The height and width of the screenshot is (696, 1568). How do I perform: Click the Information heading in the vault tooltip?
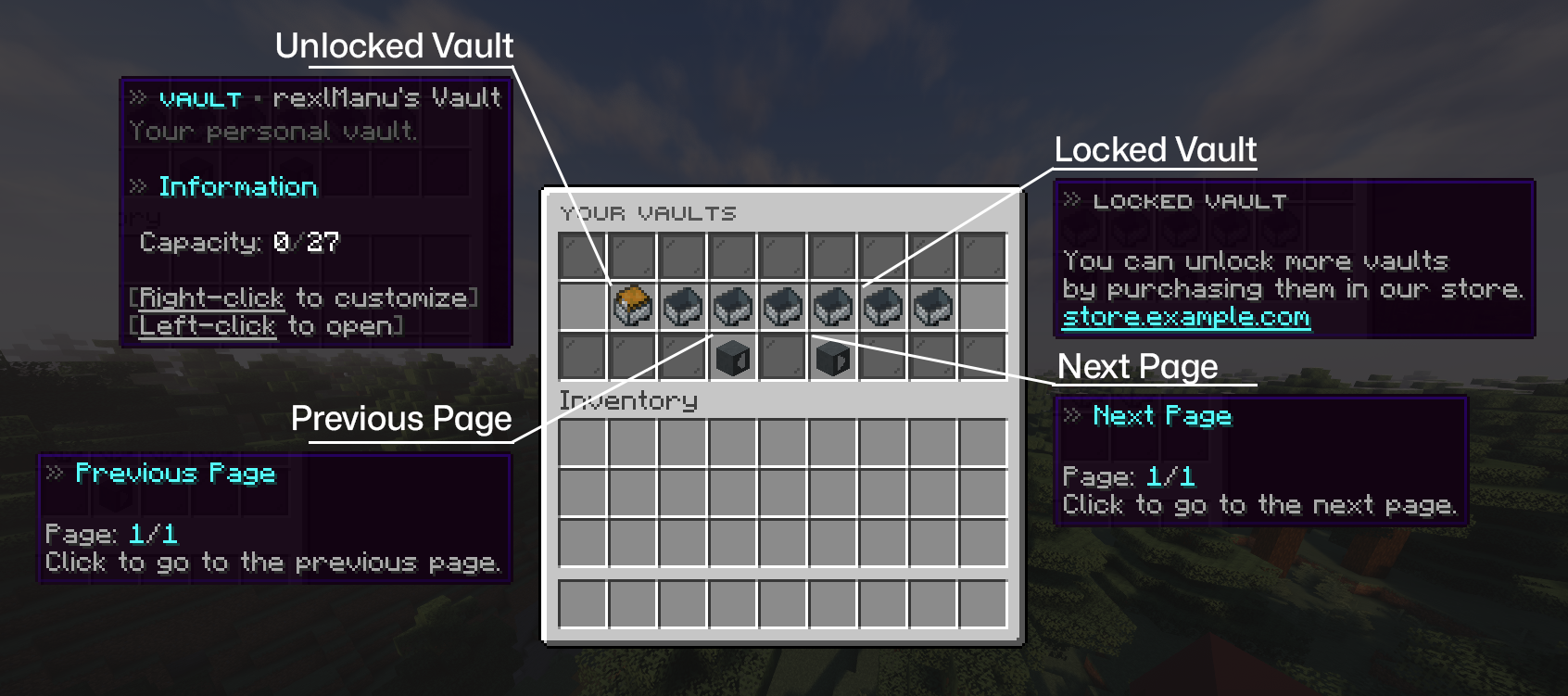coord(237,186)
